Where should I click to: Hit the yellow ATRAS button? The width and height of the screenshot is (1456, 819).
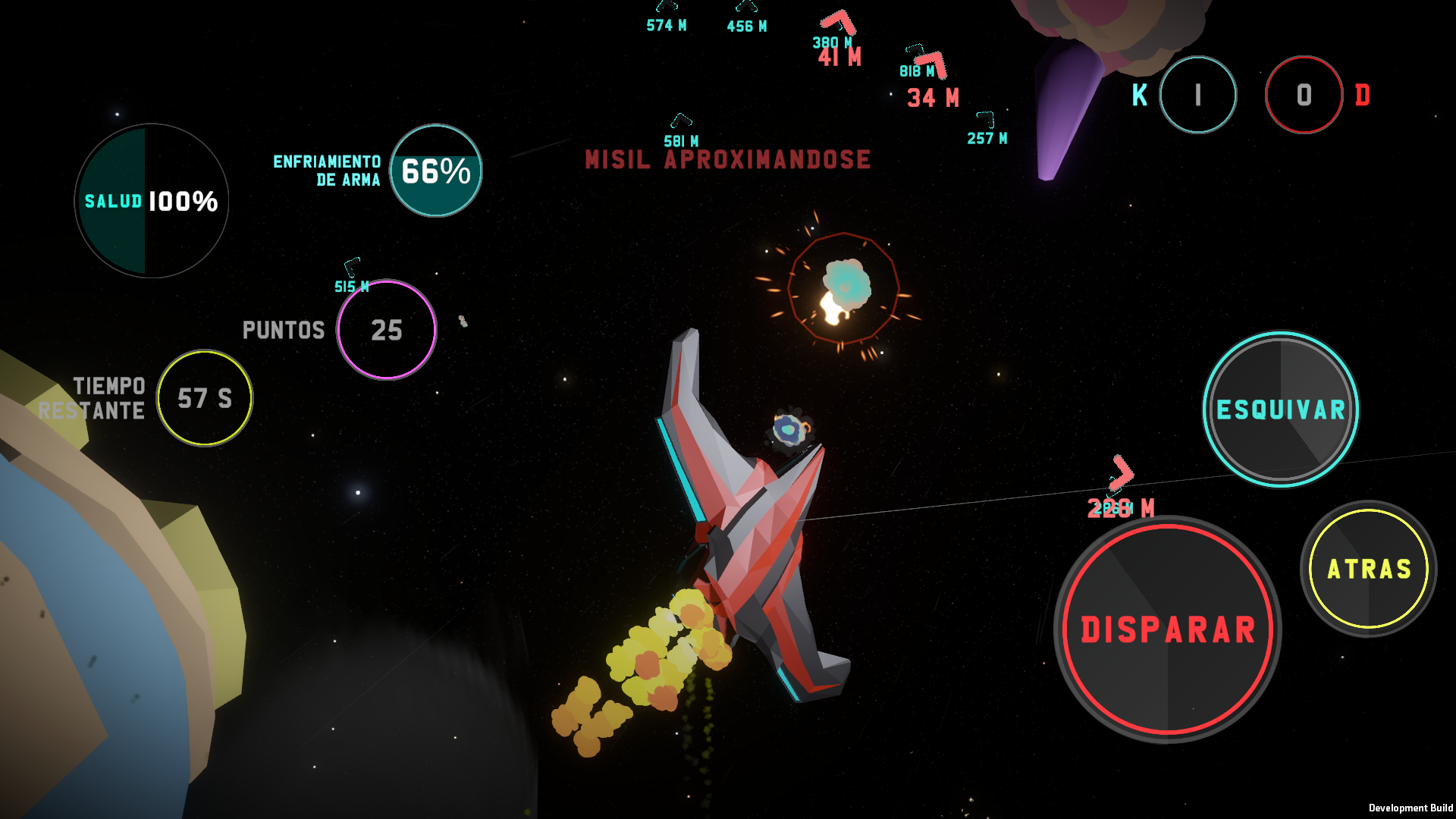(1369, 569)
